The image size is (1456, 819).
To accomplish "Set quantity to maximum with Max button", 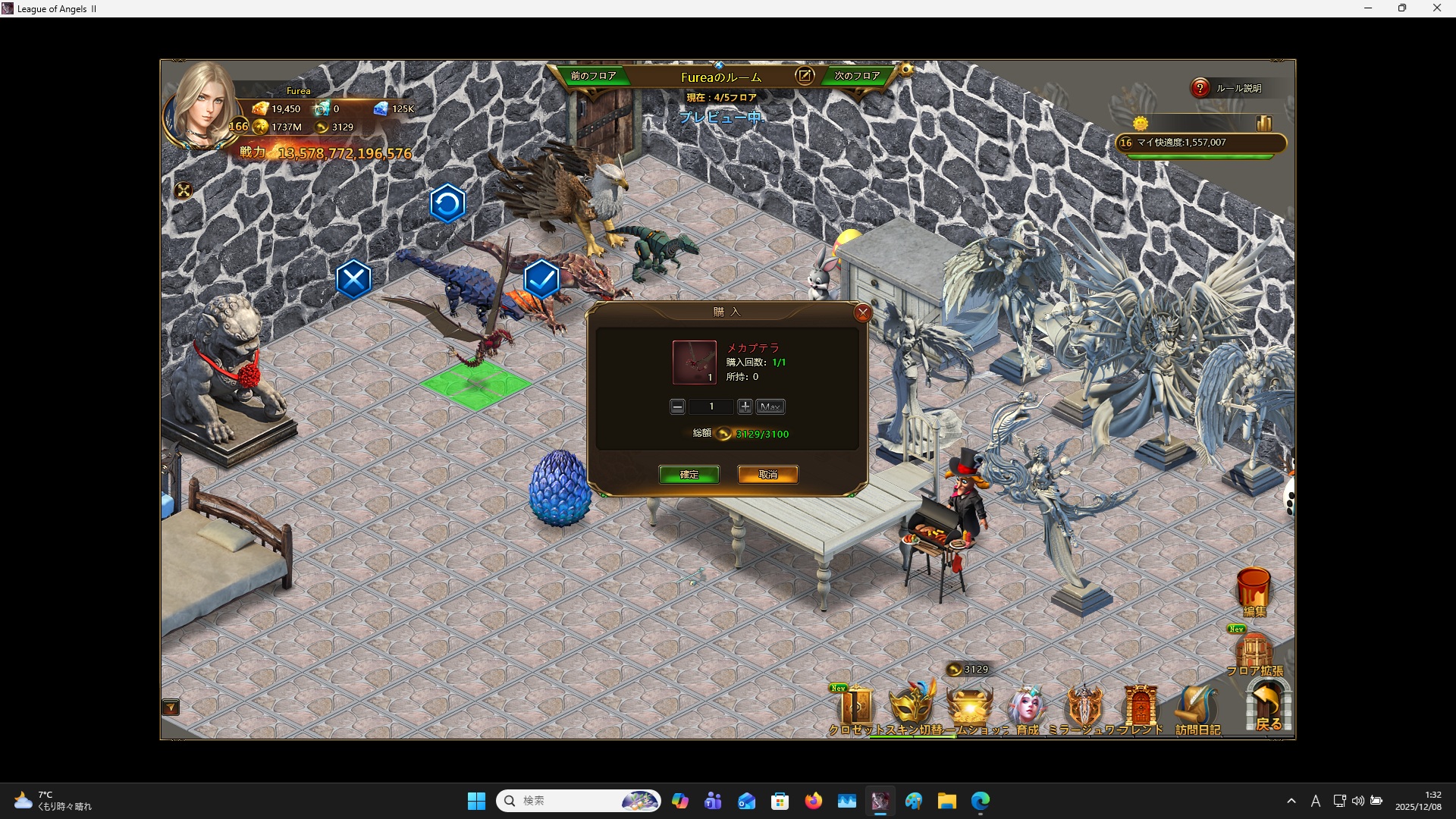I will (770, 407).
